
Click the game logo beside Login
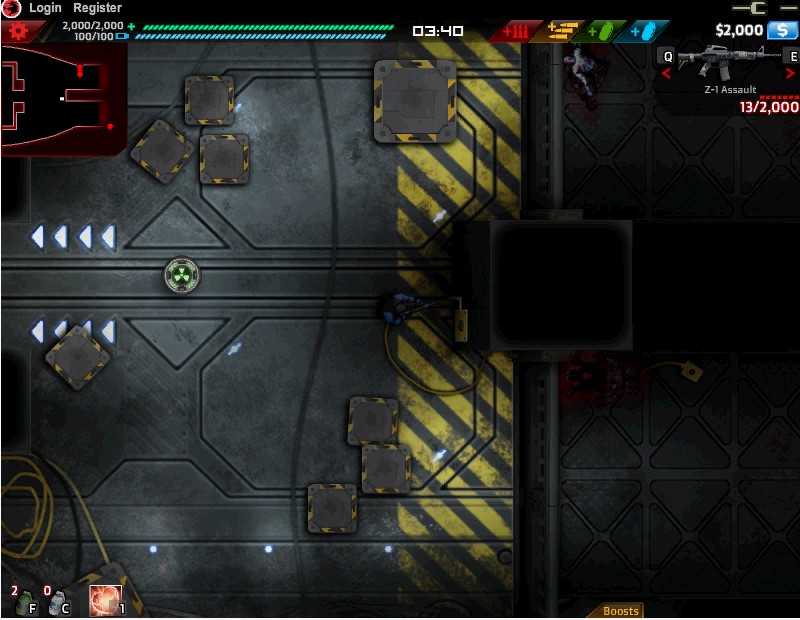(11, 8)
